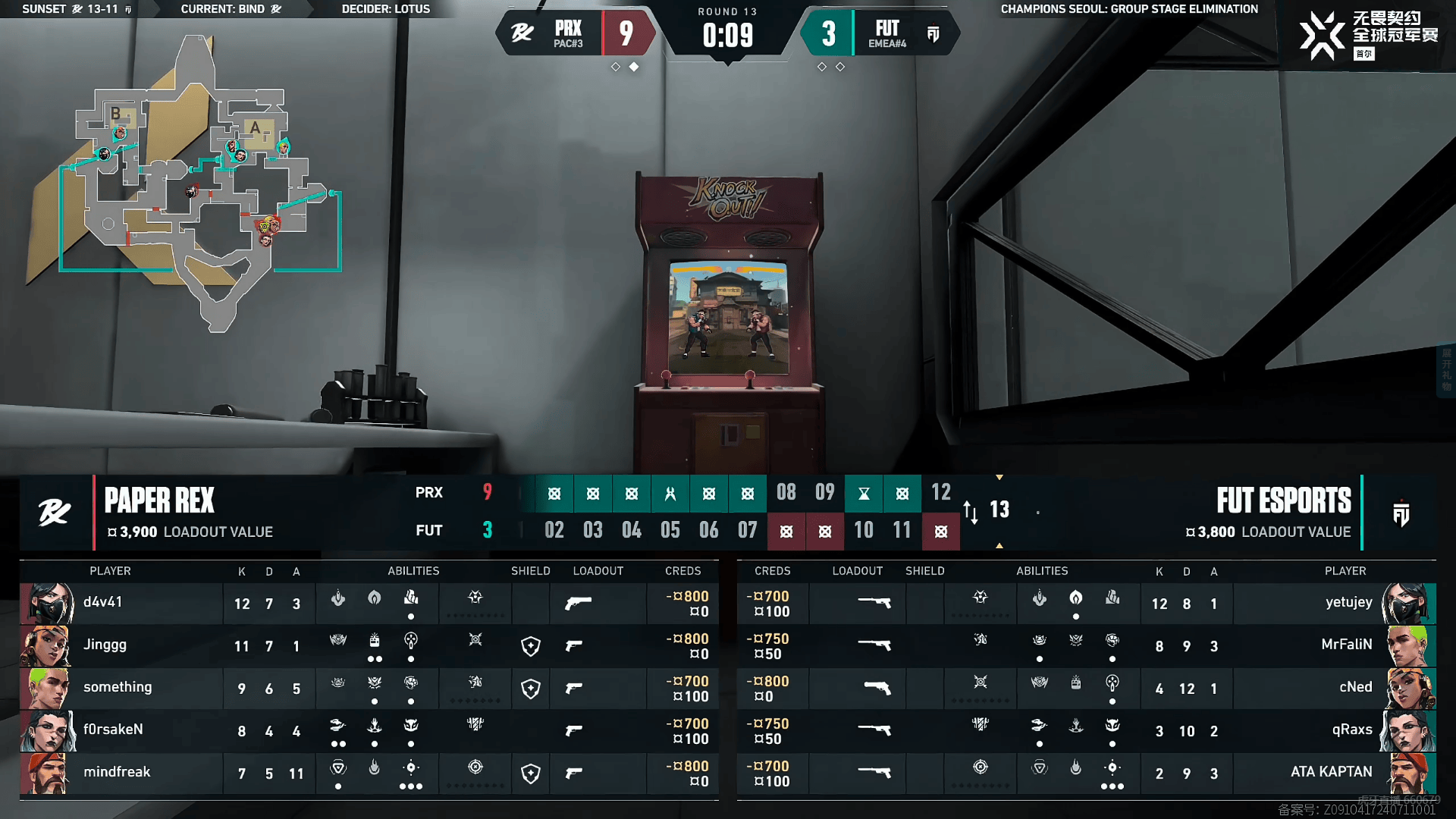Image resolution: width=1456 pixels, height=819 pixels.
Task: Select round 08 in the round timeline
Action: (x=786, y=493)
